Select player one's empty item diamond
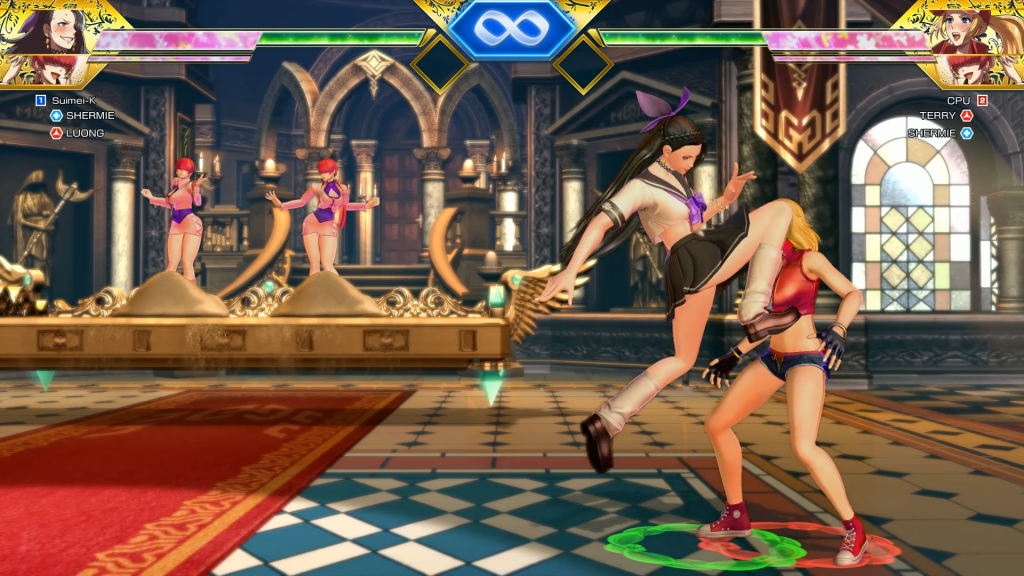The height and width of the screenshot is (576, 1024). (439, 64)
